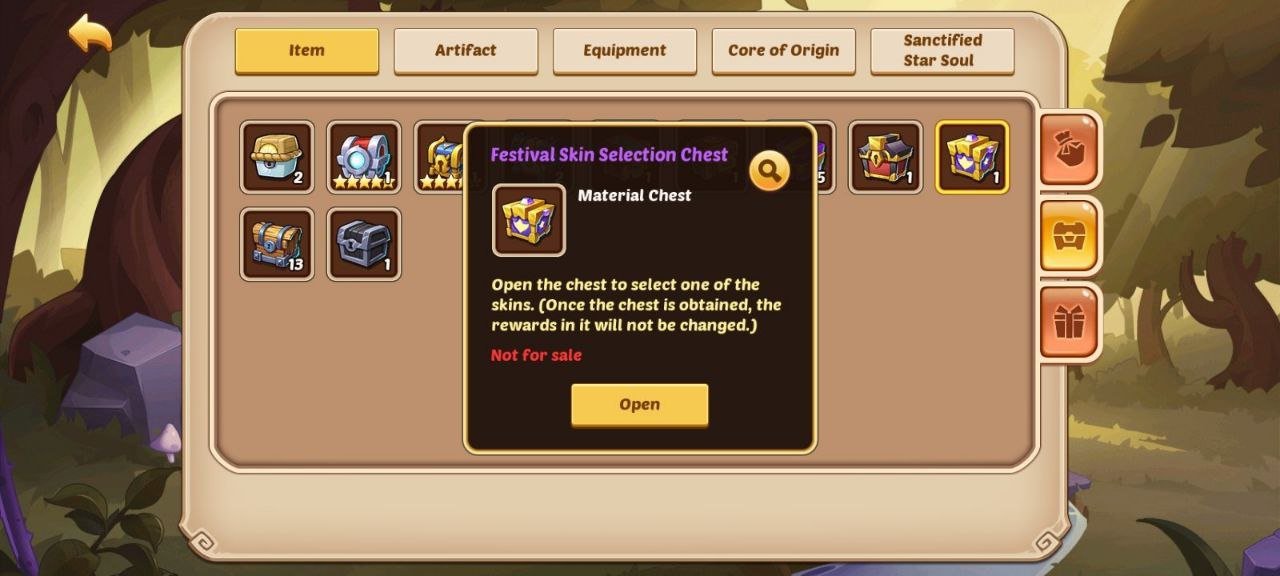Select the Item tab
This screenshot has width=1280, height=576.
pos(306,50)
